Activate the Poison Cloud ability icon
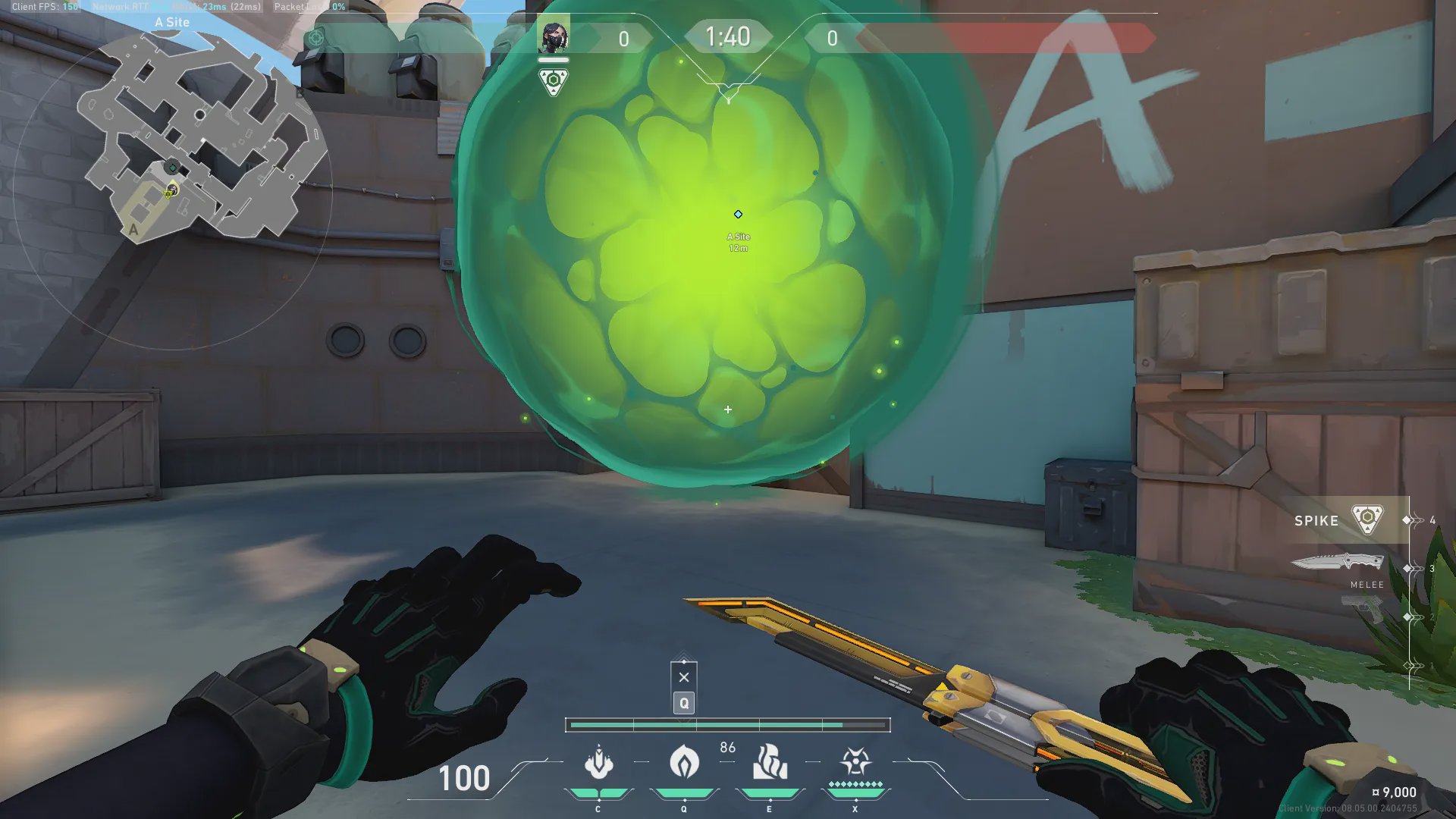The height and width of the screenshot is (819, 1456). 684,761
